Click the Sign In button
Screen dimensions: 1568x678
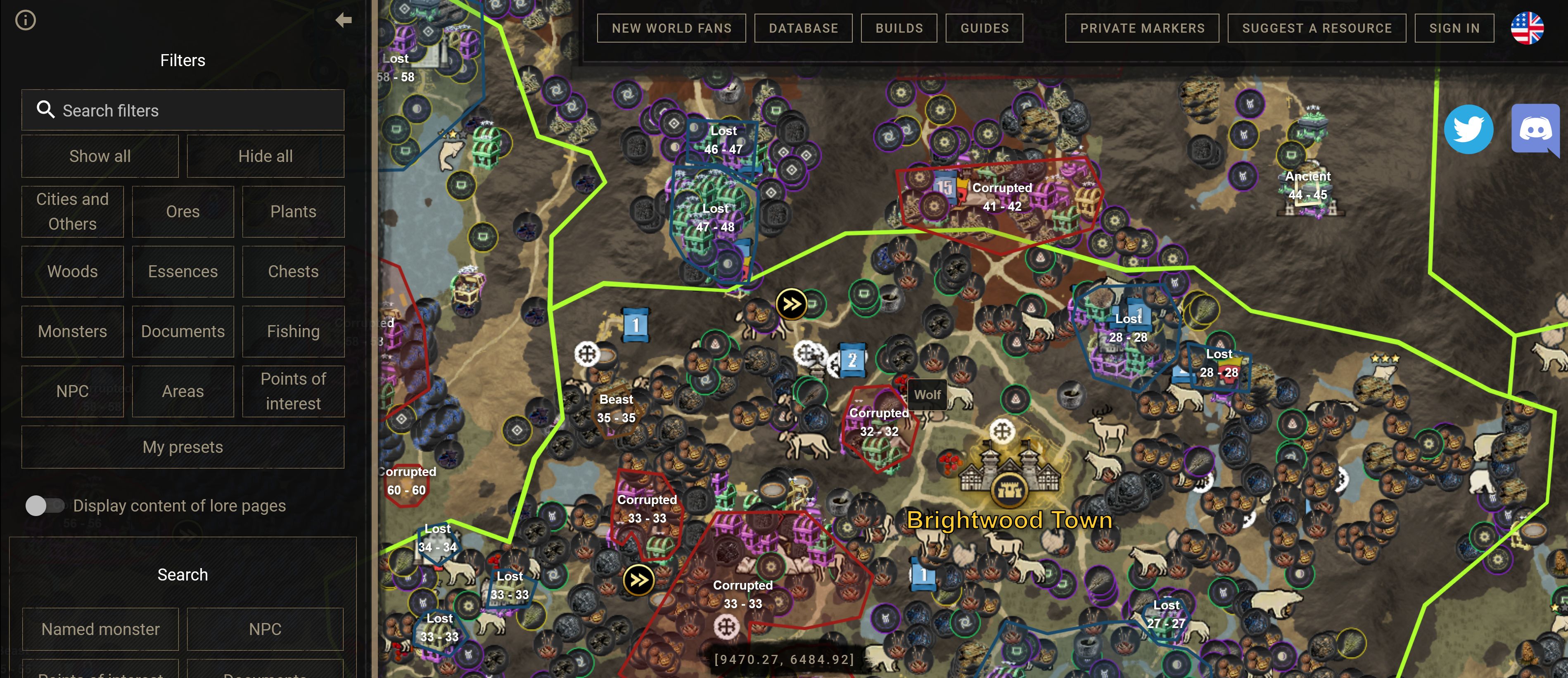pos(1454,29)
